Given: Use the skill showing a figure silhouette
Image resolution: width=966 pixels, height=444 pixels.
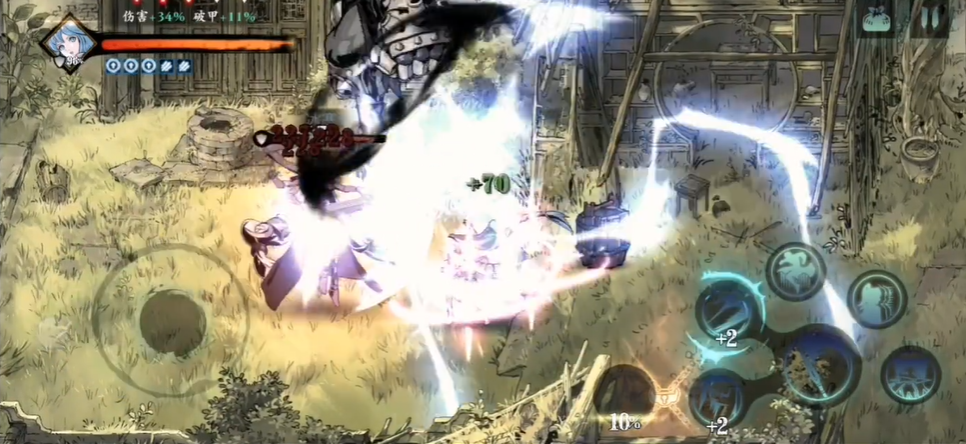Looking at the screenshot, I should 877,297.
